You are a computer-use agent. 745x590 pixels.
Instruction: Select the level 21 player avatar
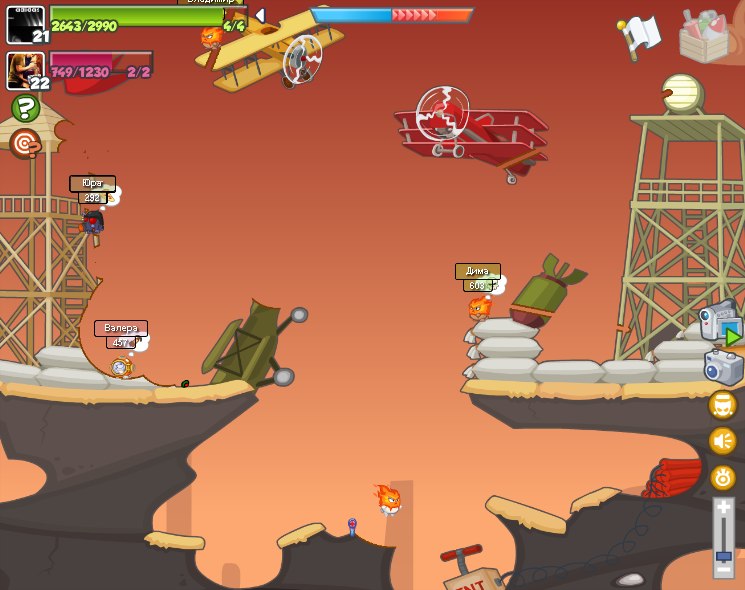[25, 24]
